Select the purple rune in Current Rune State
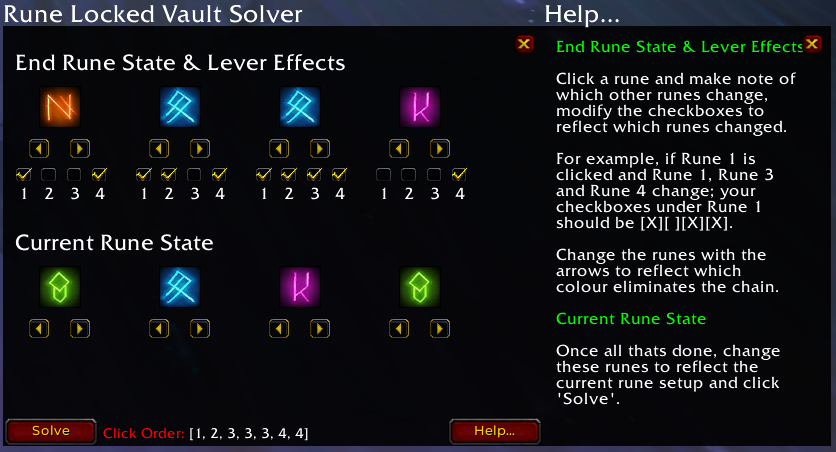Image resolution: width=836 pixels, height=452 pixels. (299, 287)
